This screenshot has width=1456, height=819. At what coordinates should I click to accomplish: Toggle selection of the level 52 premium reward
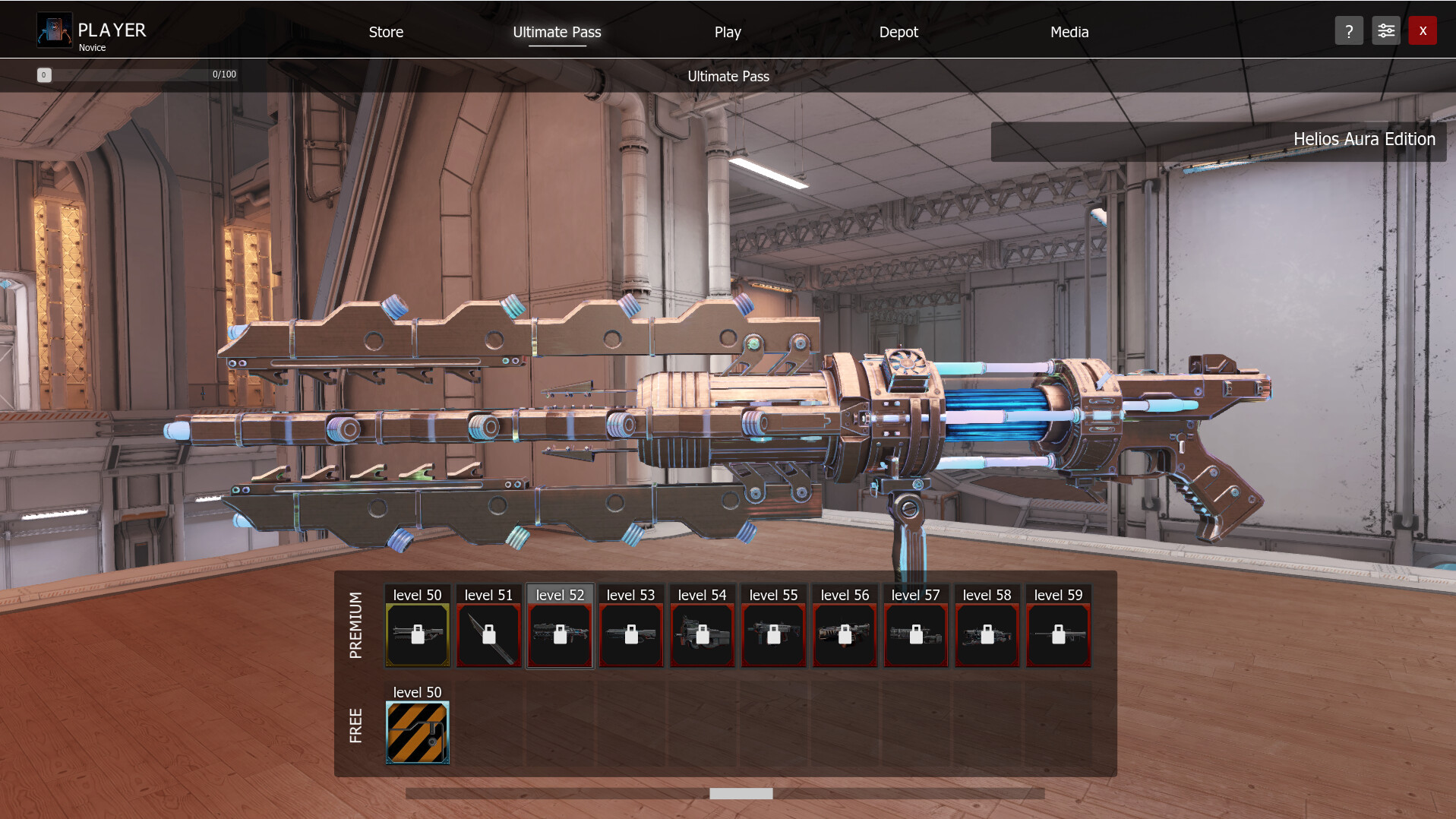pos(560,634)
